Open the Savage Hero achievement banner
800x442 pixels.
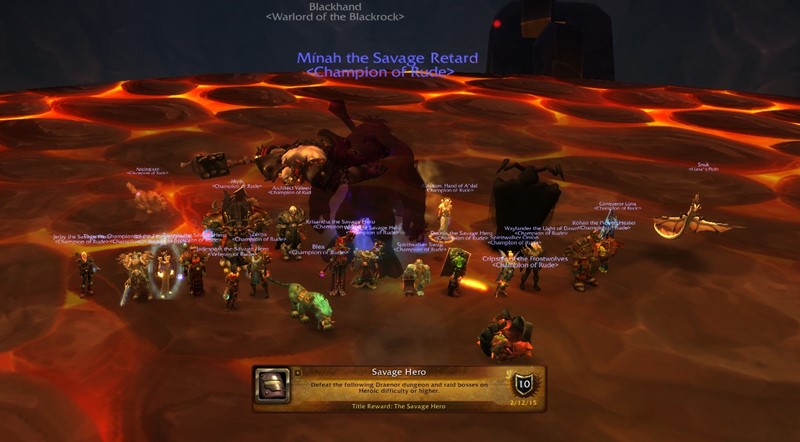click(x=399, y=389)
